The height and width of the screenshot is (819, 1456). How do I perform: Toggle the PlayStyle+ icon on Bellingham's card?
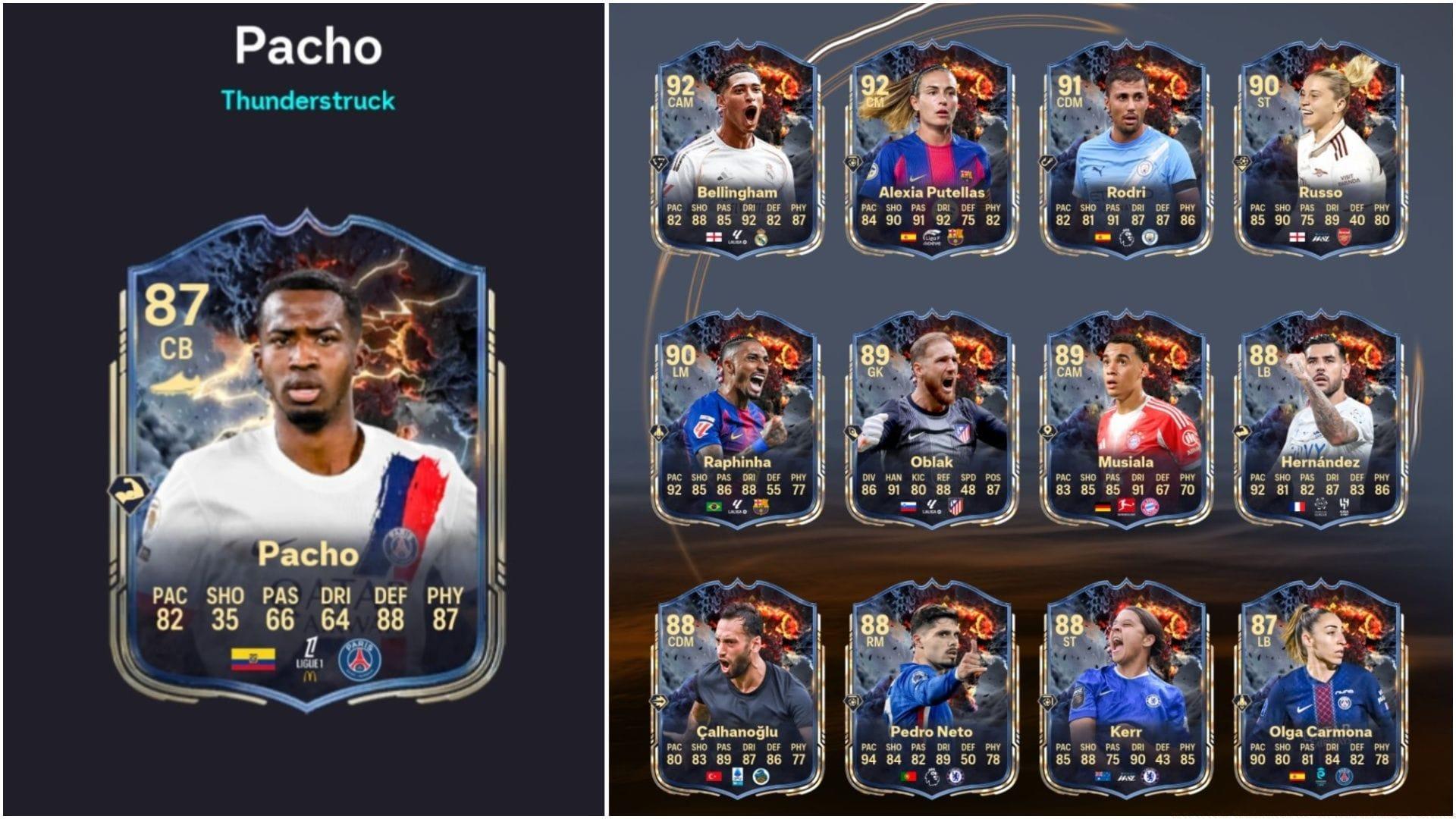[x=660, y=163]
